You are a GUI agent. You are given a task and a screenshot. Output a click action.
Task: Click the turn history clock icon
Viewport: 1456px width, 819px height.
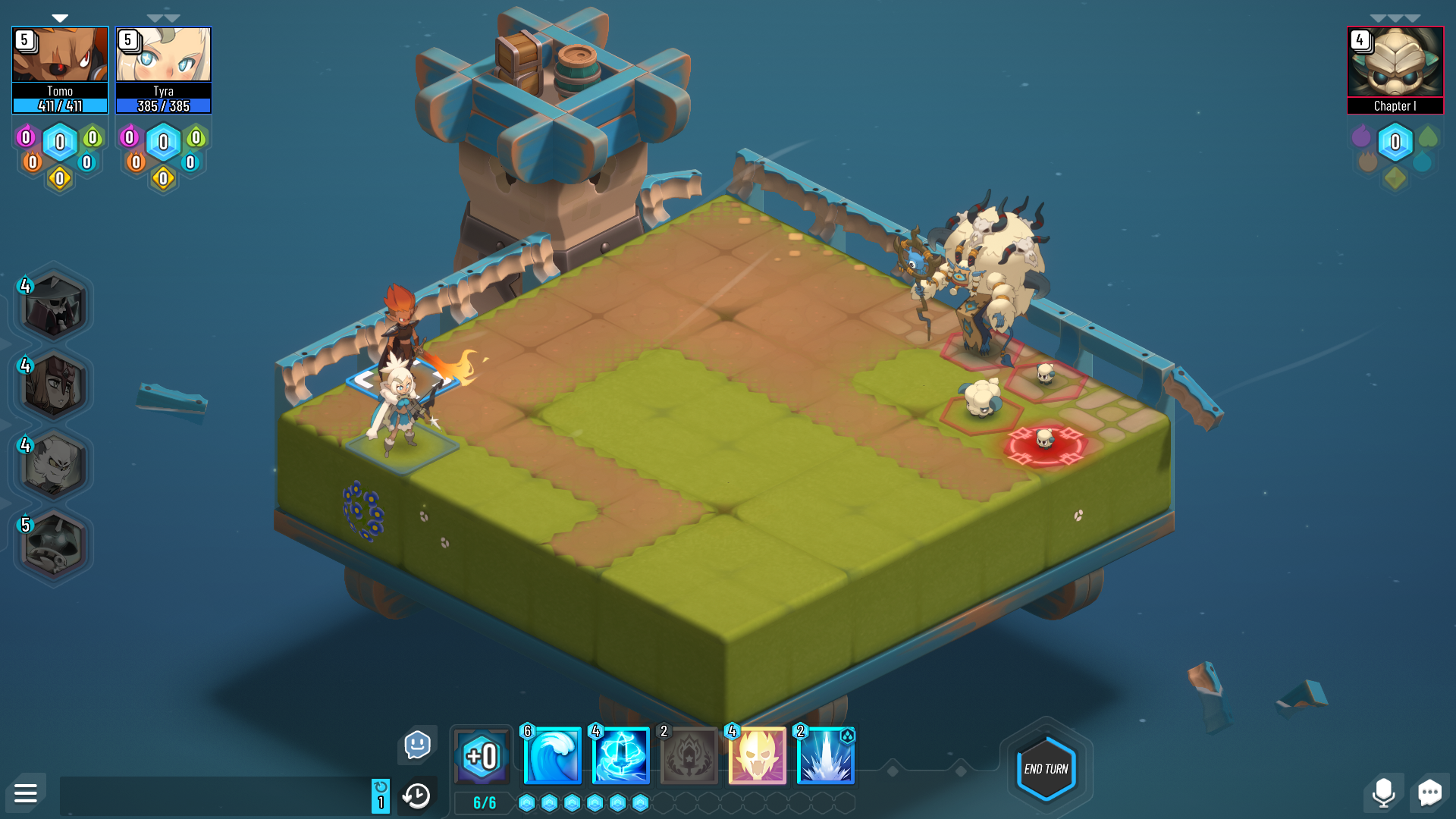point(416,795)
